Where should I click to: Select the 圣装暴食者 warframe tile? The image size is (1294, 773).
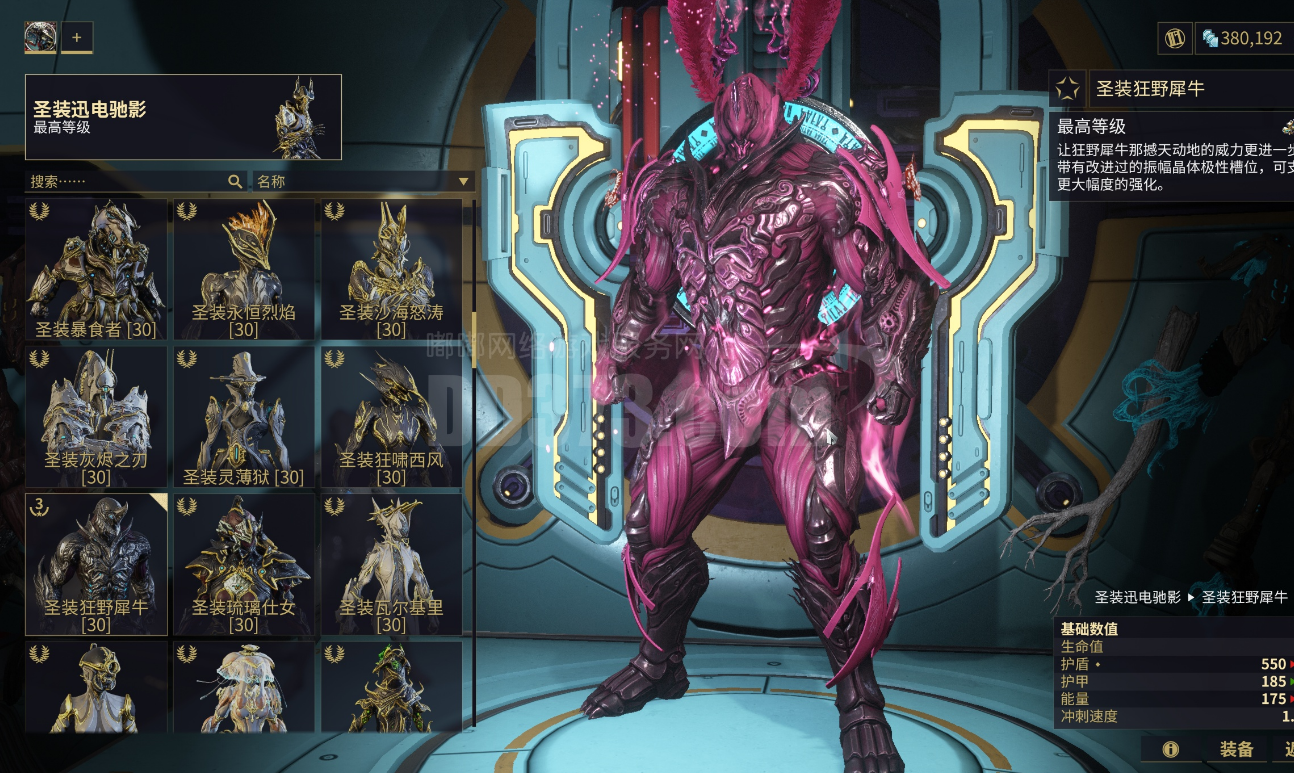(96, 270)
